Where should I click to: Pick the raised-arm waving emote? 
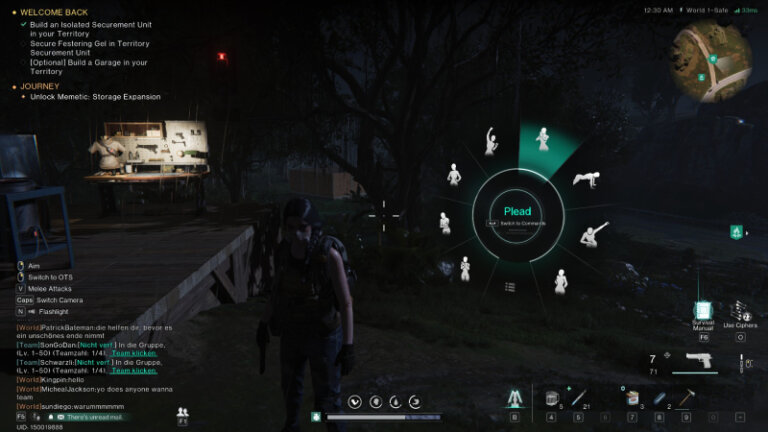[x=490, y=141]
